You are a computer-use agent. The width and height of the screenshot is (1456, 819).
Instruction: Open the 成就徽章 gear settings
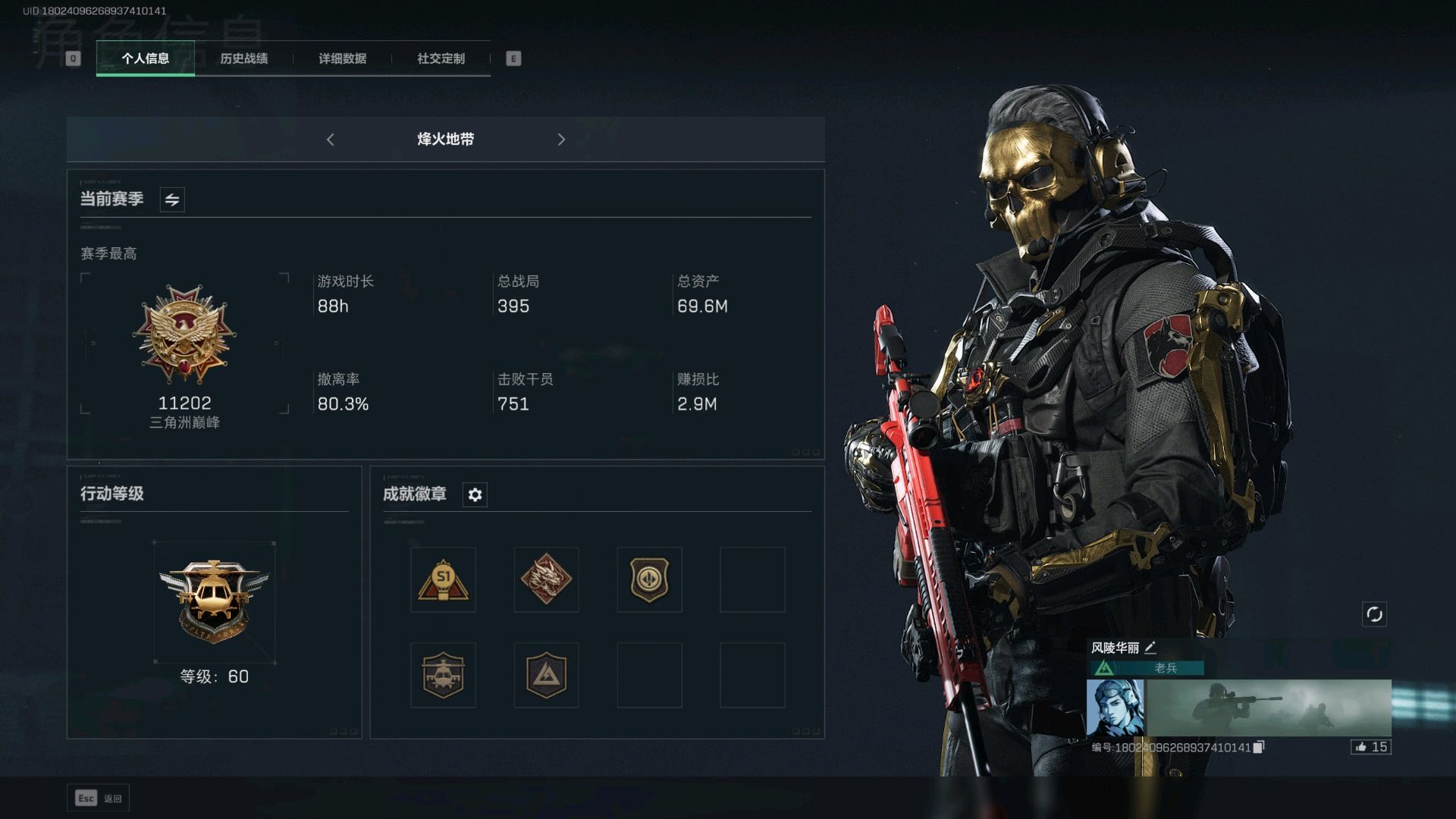(475, 494)
